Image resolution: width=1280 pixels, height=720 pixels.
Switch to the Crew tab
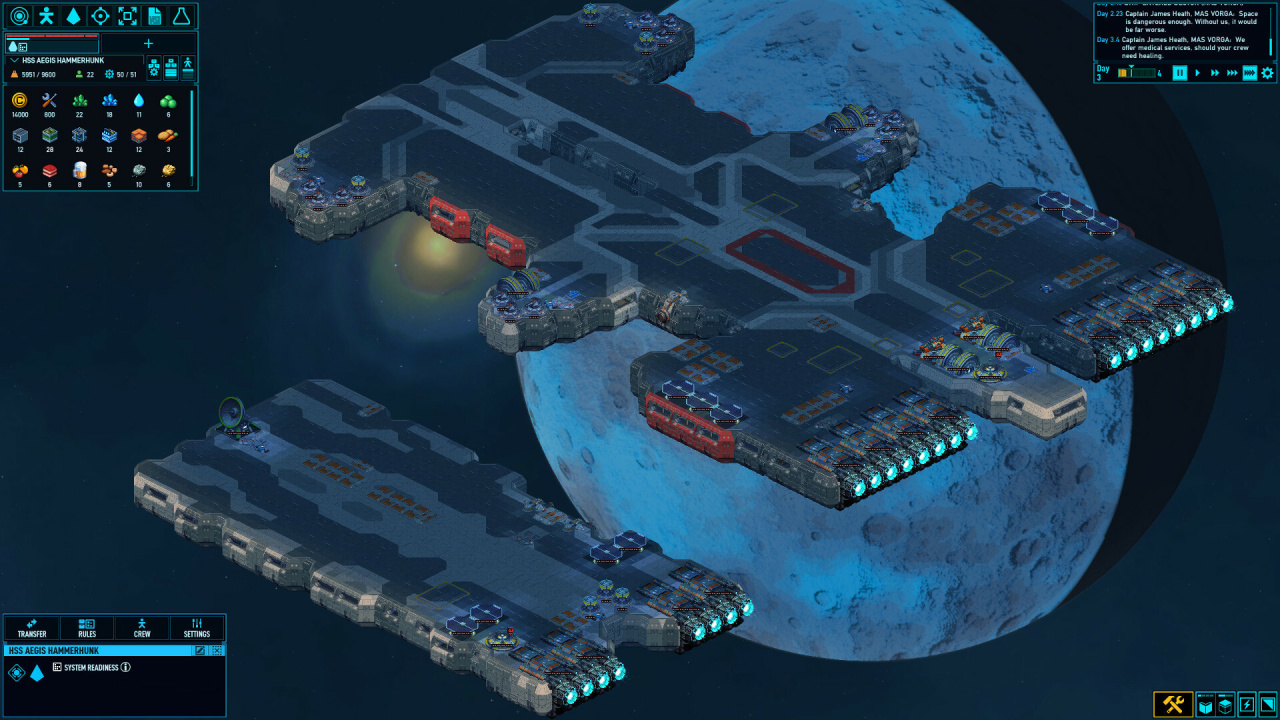click(x=142, y=628)
